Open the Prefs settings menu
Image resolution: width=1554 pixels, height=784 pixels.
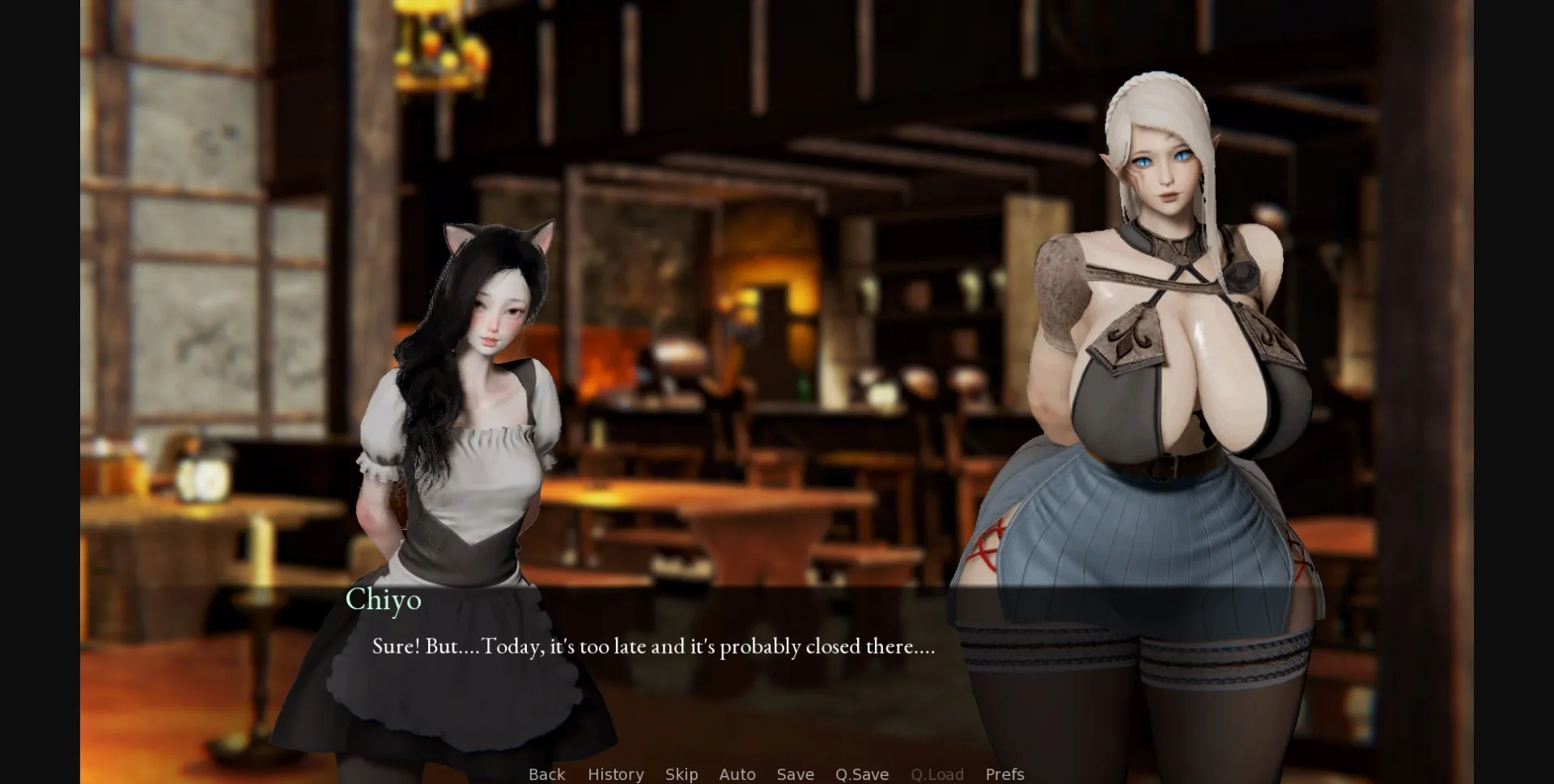[1004, 774]
